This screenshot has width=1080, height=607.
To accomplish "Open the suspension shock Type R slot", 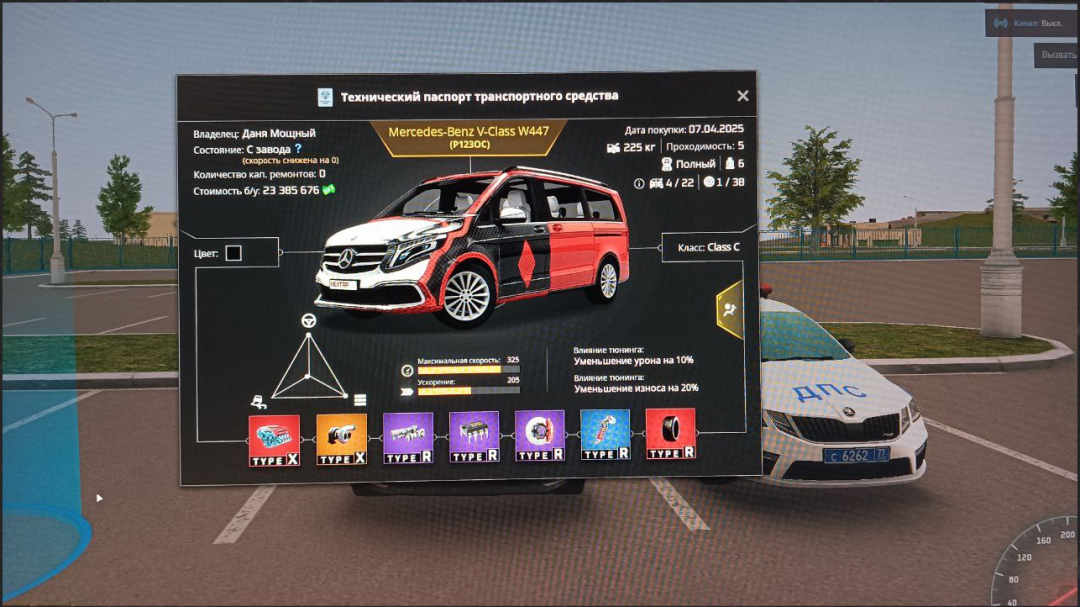I will pos(605,434).
